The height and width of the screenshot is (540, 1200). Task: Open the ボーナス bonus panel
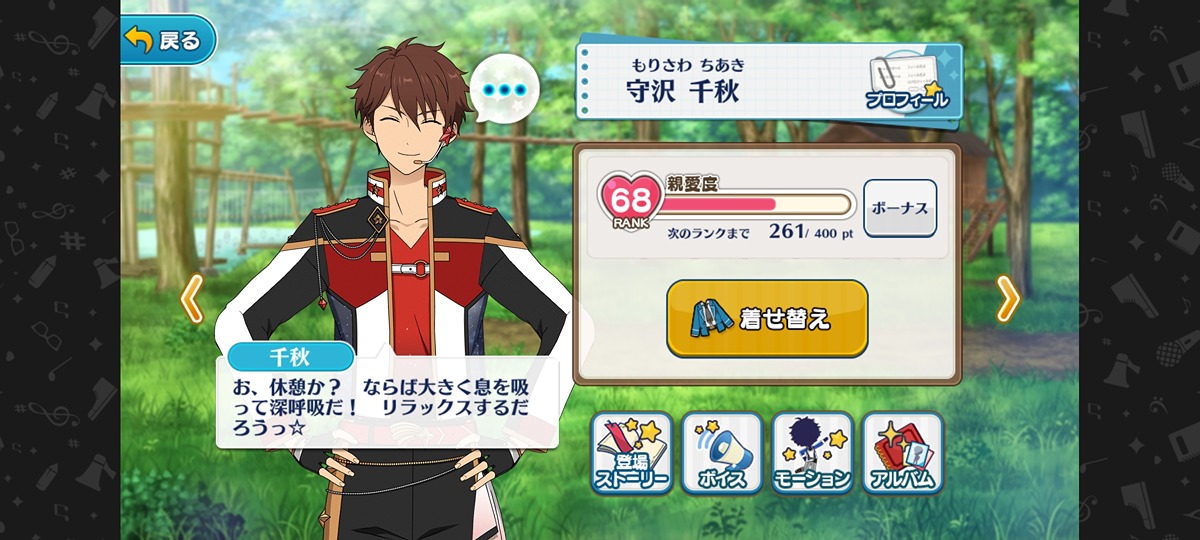[899, 208]
